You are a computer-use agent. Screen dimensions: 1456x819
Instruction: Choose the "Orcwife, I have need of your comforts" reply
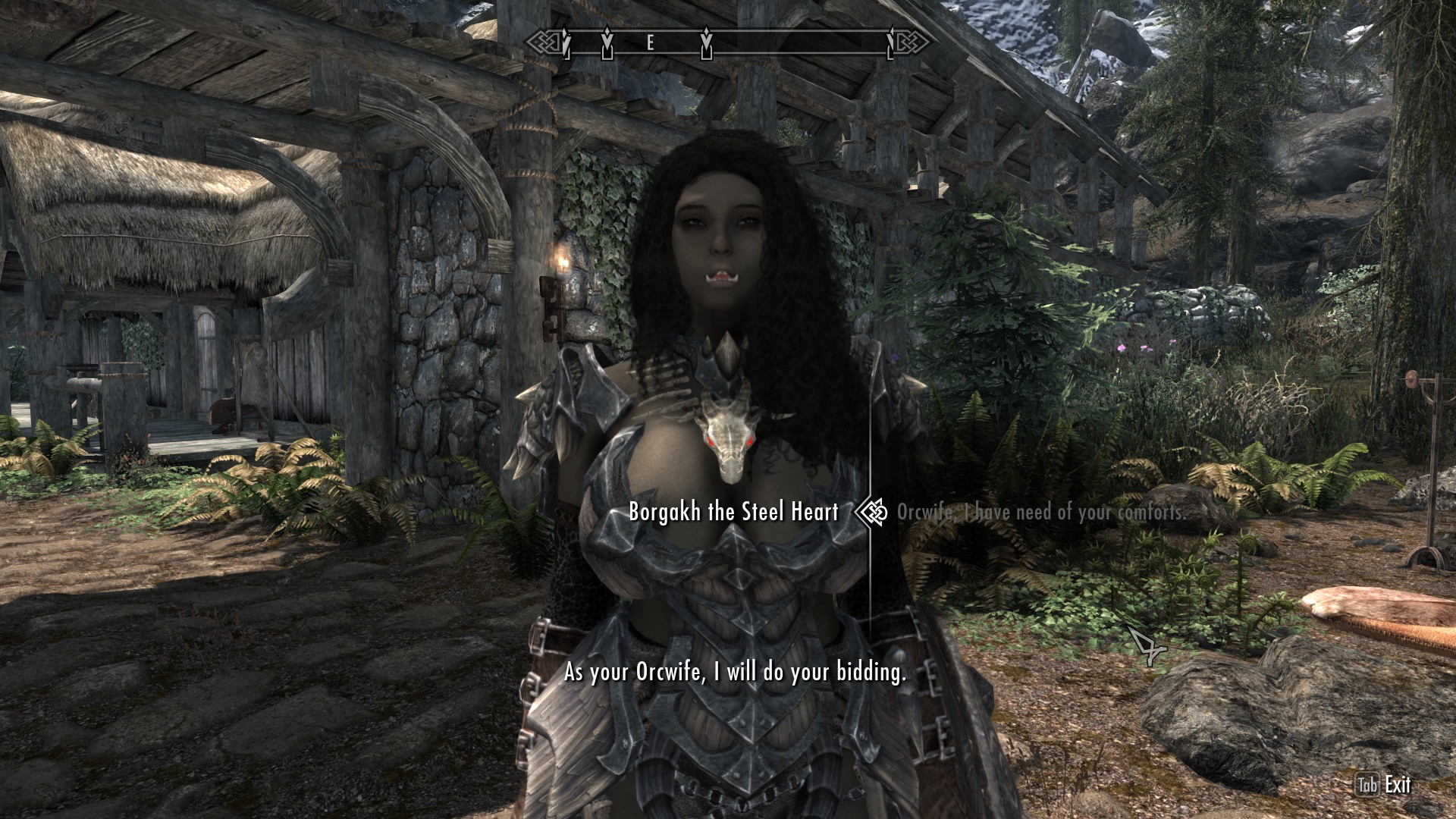click(x=1040, y=513)
